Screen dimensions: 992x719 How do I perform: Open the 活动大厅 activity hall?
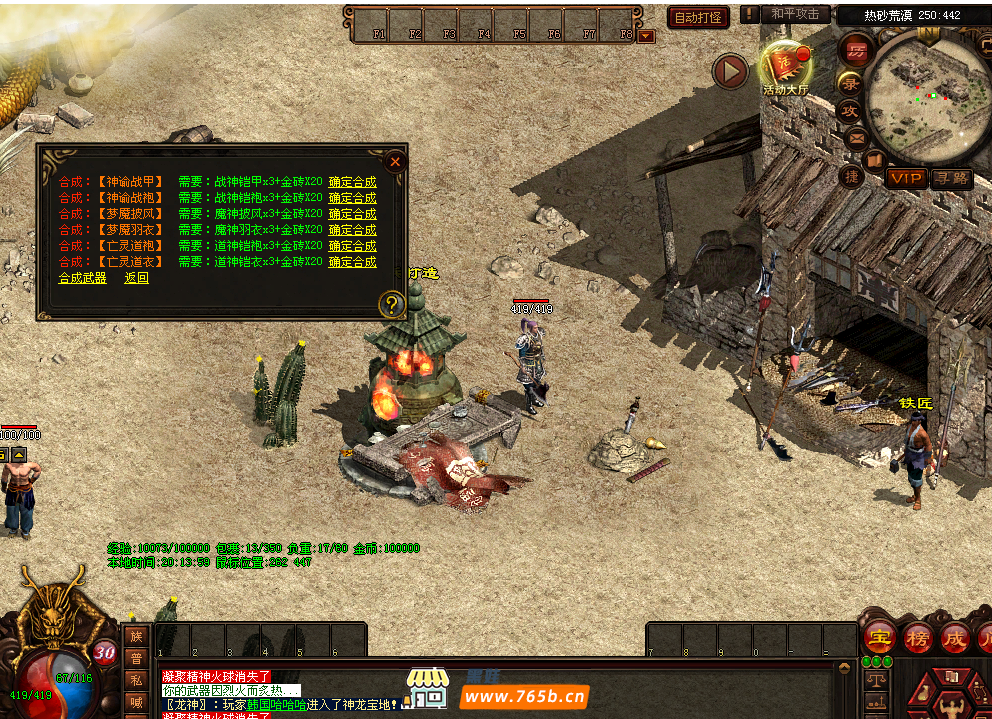coord(786,68)
